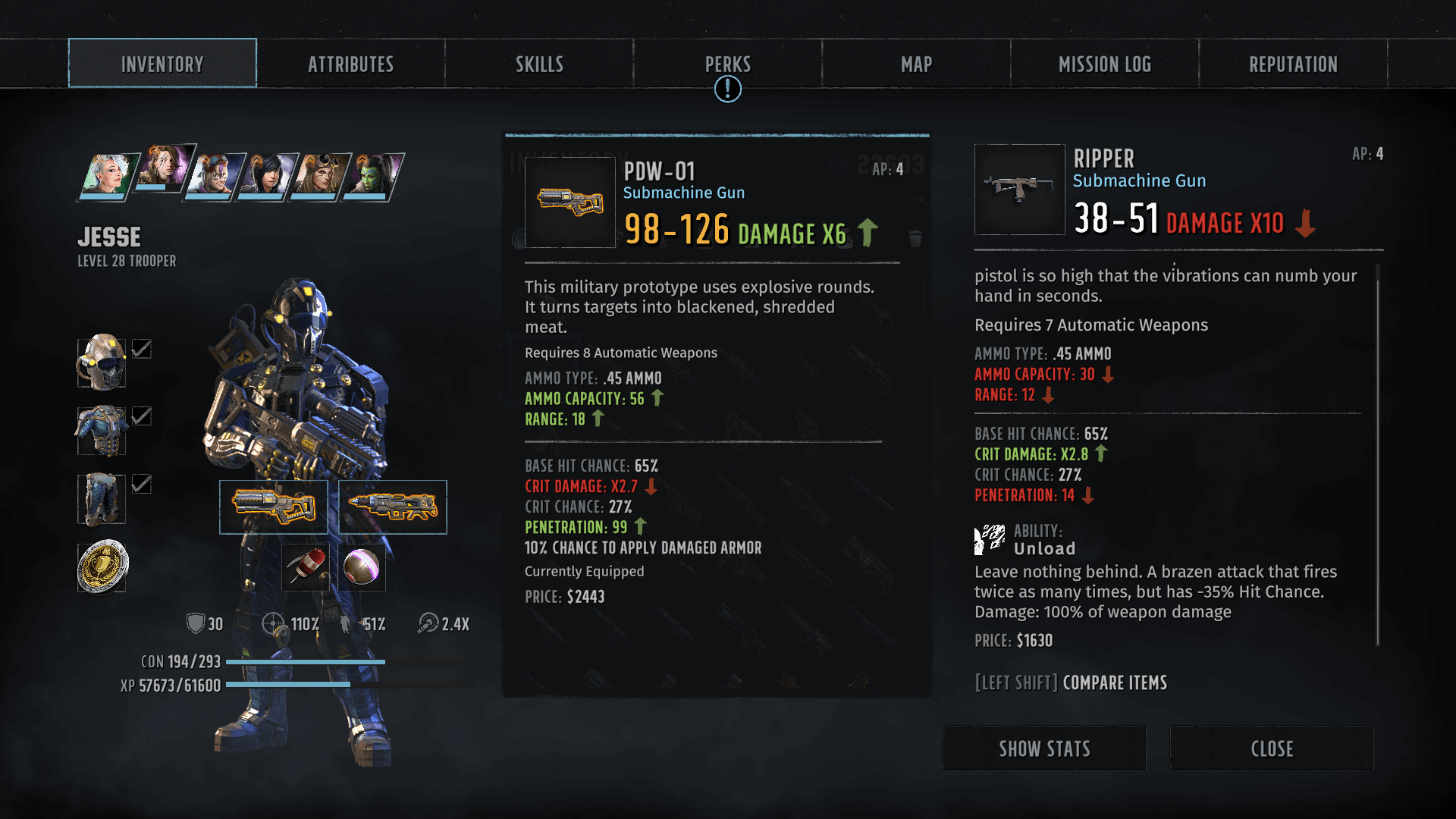Select the equipped PDW-01 weapon slot
This screenshot has width=1456, height=819.
(x=274, y=507)
